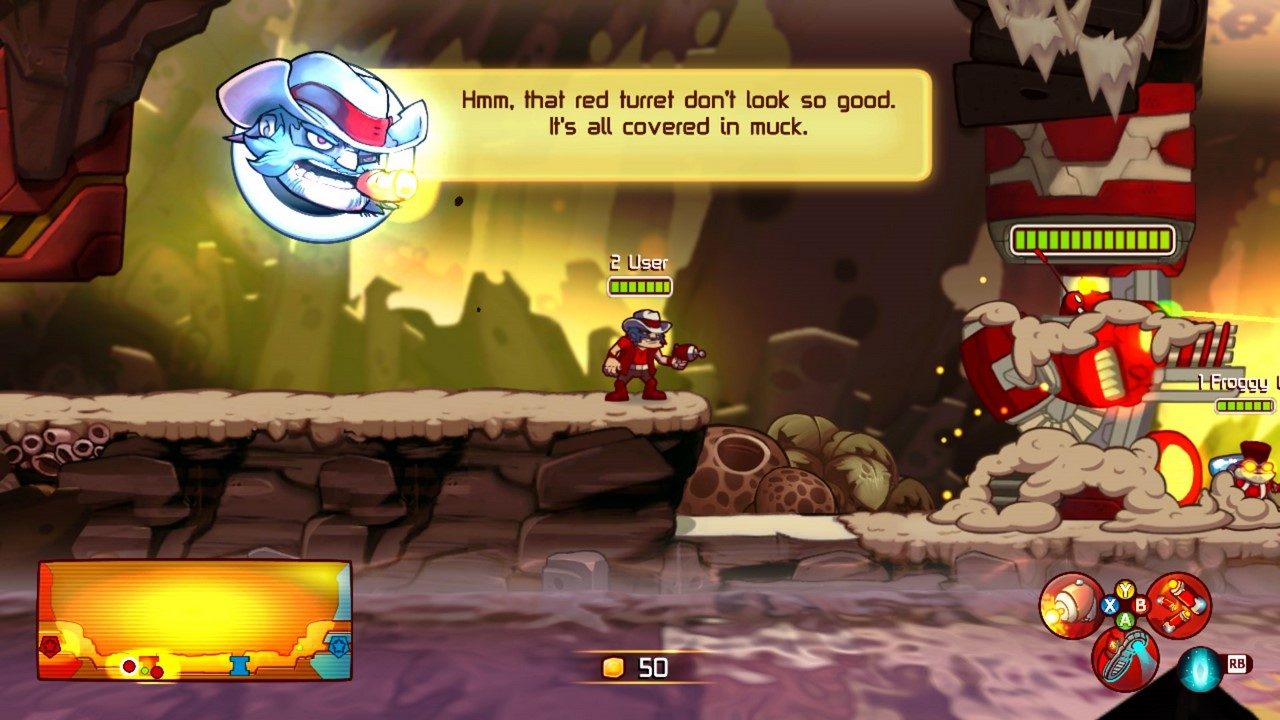Viewport: 1280px width, 720px height.
Task: Click the blue turret marker on minimap
Action: point(239,666)
